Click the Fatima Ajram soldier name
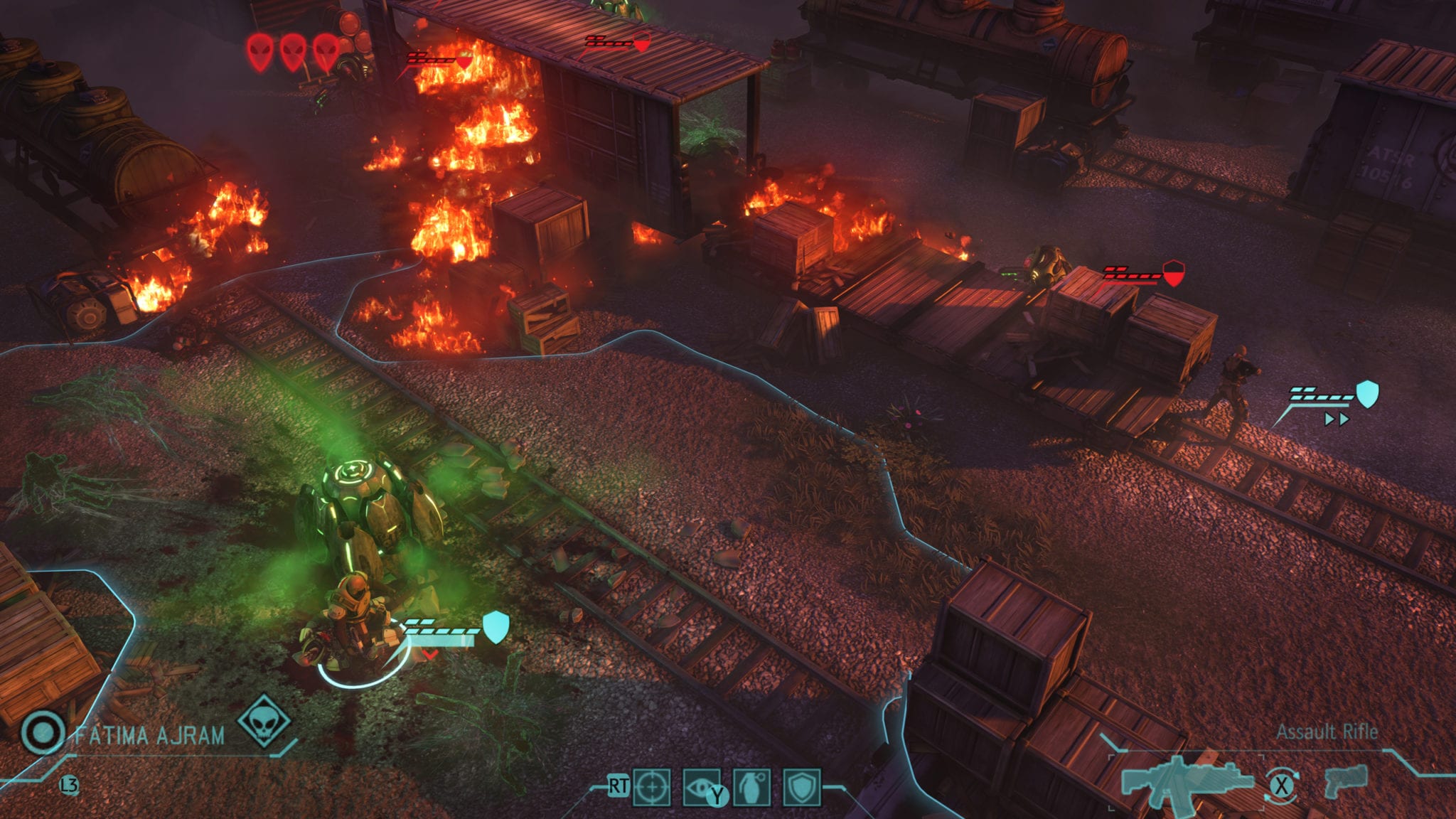The image size is (1456, 819). coord(149,734)
